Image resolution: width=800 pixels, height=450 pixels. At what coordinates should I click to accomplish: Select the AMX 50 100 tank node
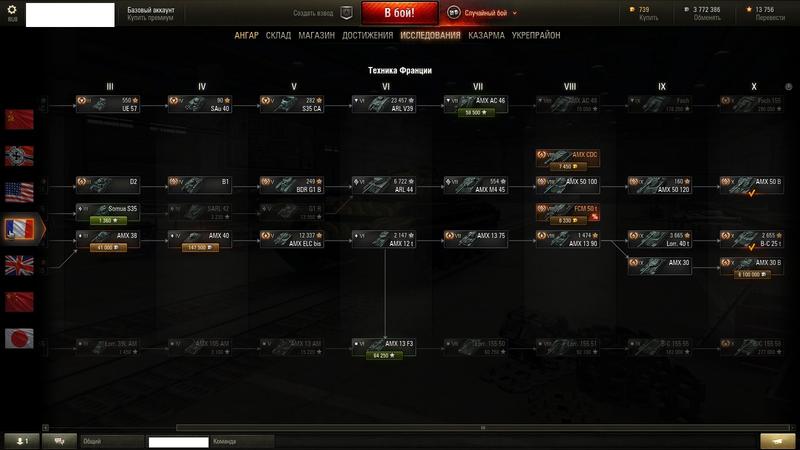[x=568, y=185]
